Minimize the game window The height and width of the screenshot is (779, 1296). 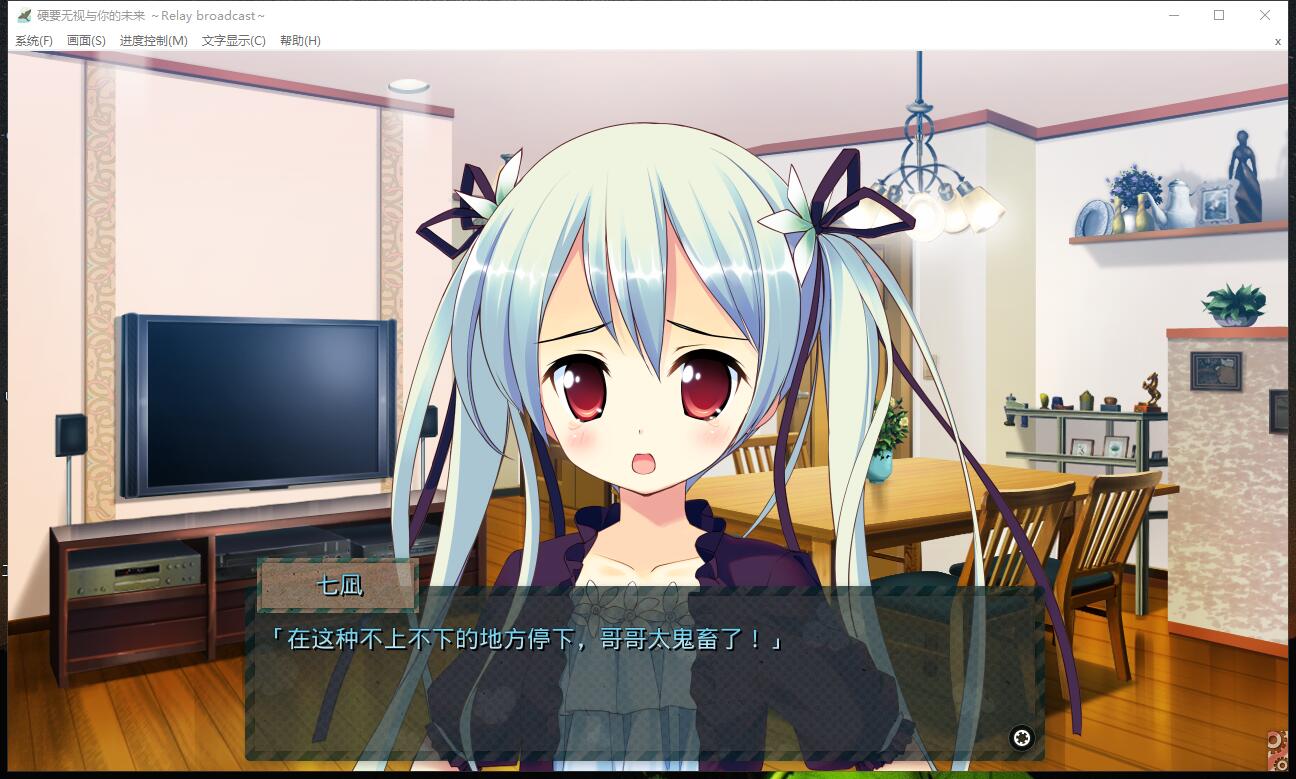[x=1172, y=15]
